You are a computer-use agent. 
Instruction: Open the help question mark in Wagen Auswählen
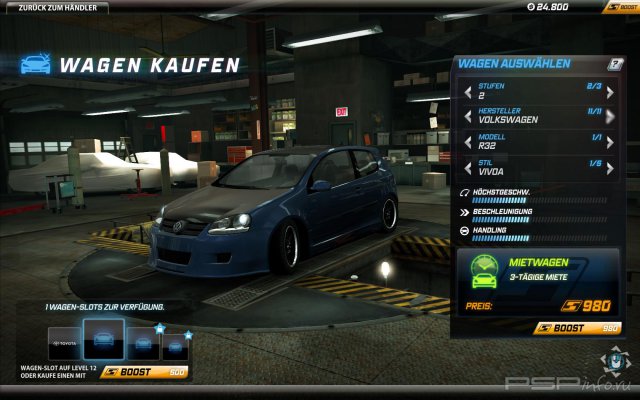616,64
